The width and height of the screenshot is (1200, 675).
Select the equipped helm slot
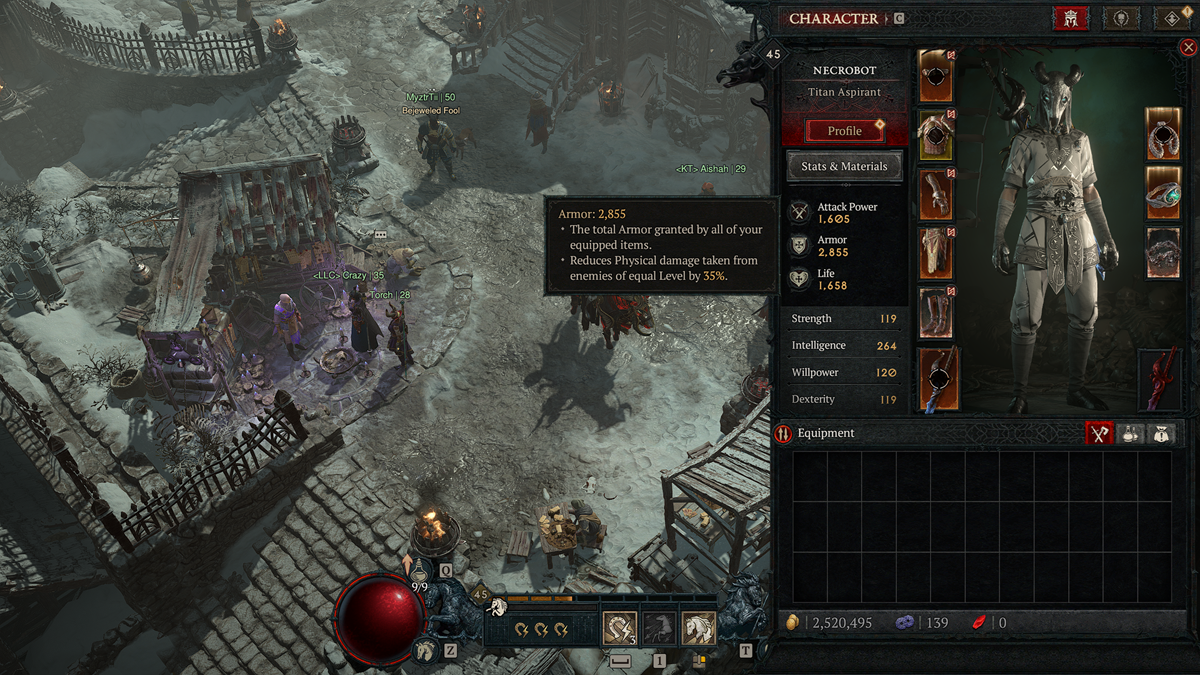coord(936,76)
